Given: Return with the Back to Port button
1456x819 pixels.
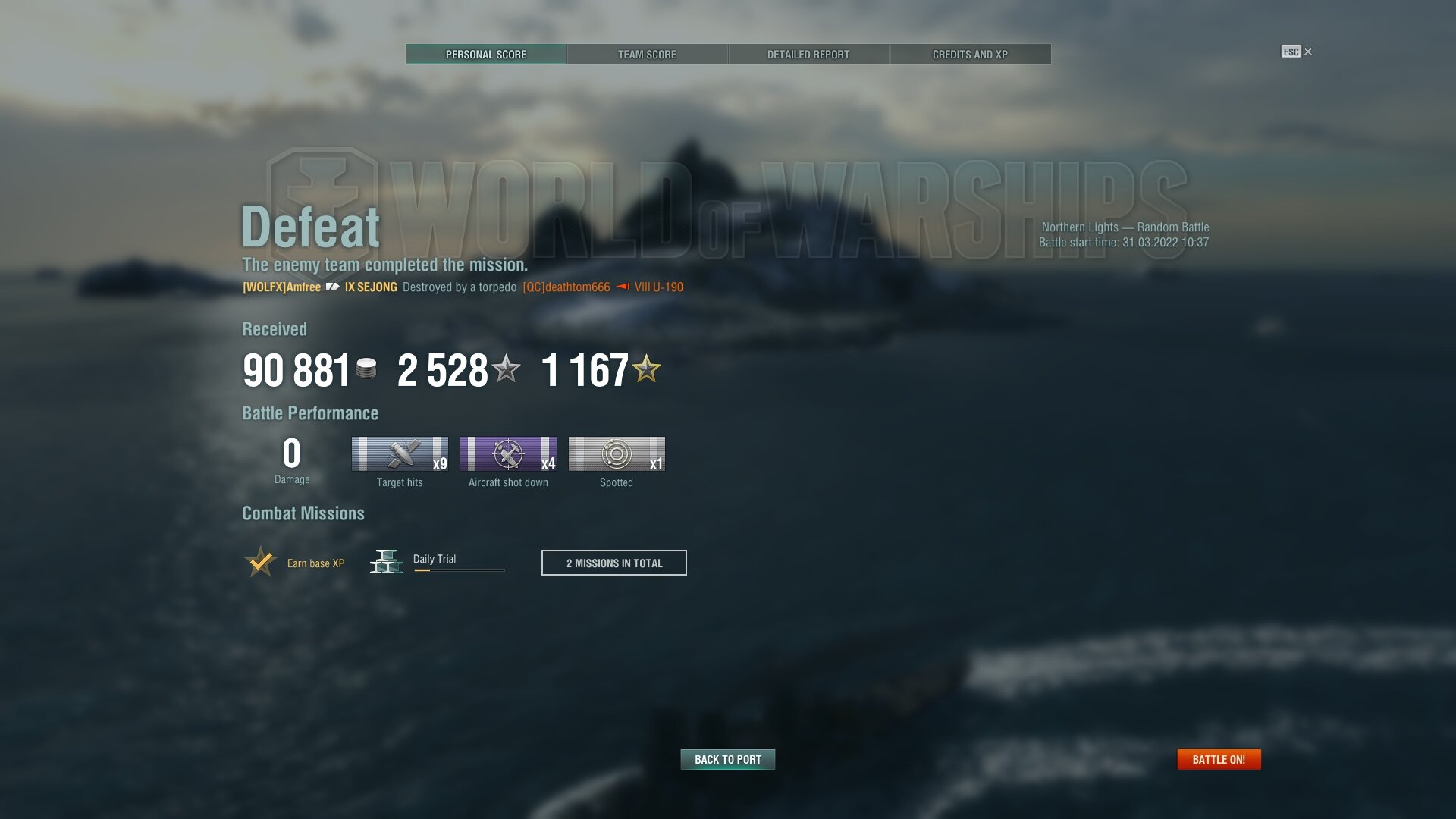Looking at the screenshot, I should (727, 759).
